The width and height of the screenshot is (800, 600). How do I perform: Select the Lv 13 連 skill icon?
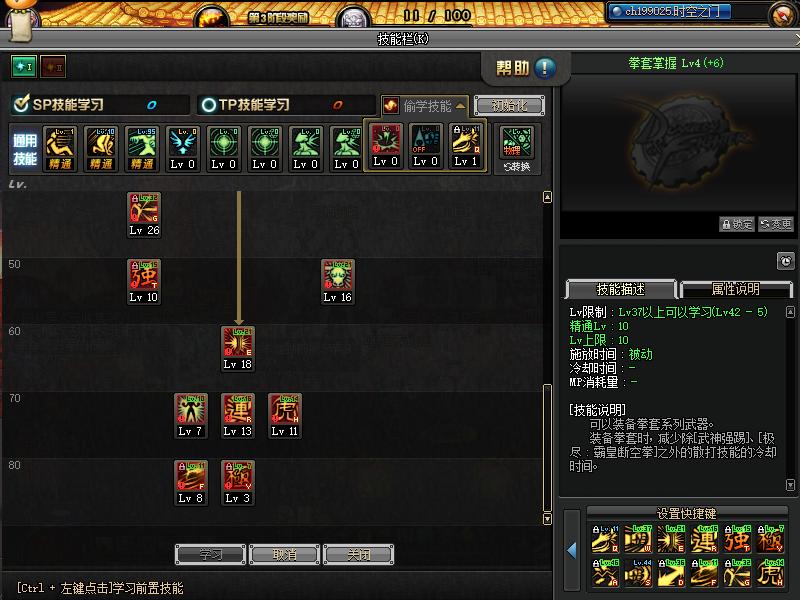238,409
